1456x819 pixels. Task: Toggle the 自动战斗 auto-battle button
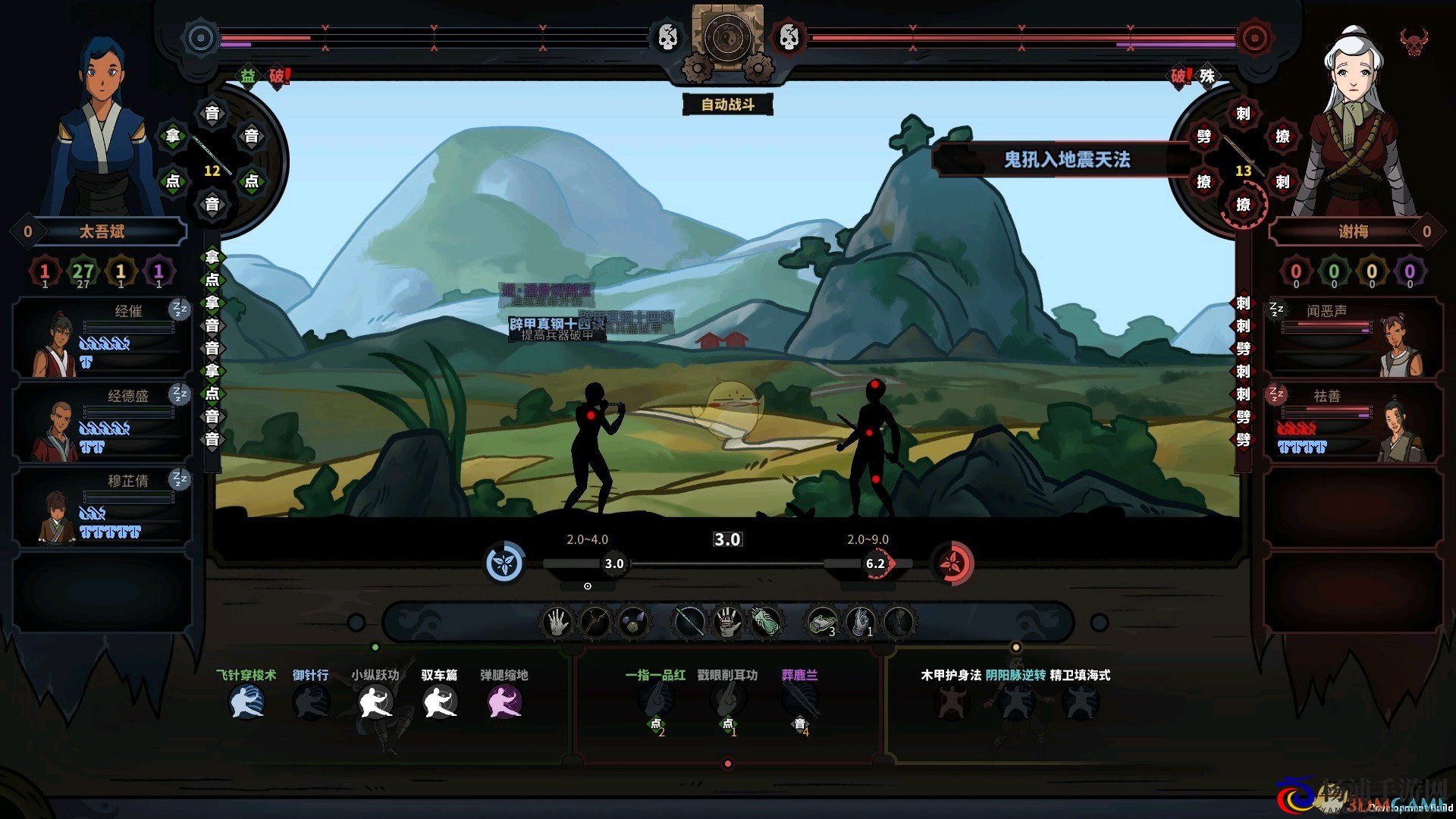pos(727,105)
